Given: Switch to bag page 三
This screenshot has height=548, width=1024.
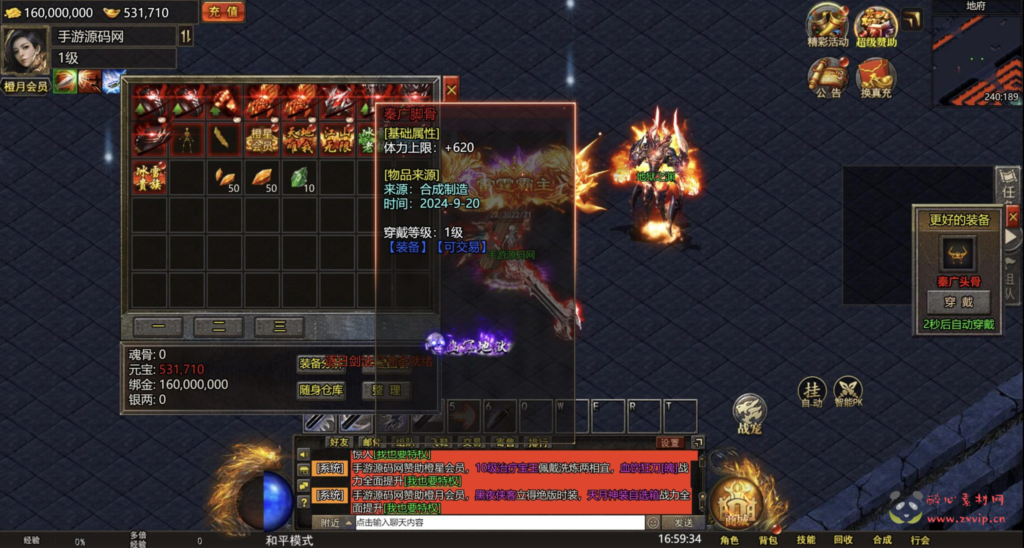Looking at the screenshot, I should pos(279,326).
